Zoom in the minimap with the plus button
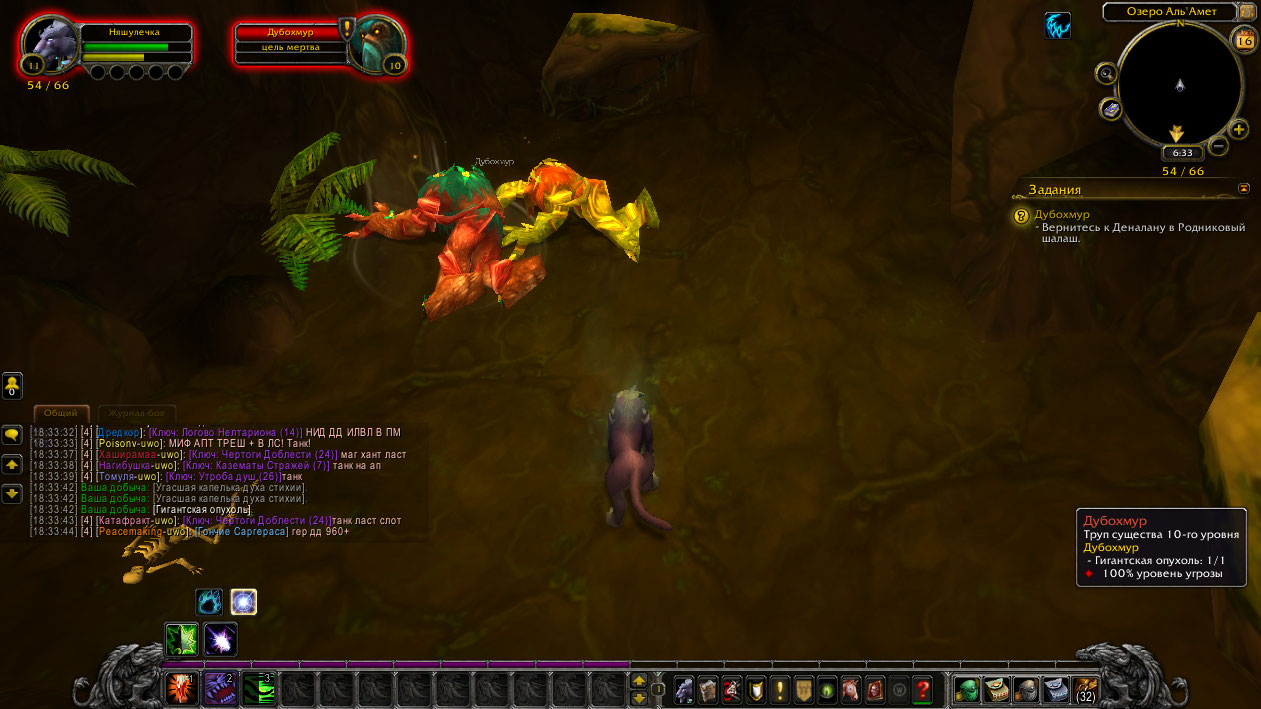This screenshot has width=1261, height=709. (1238, 130)
